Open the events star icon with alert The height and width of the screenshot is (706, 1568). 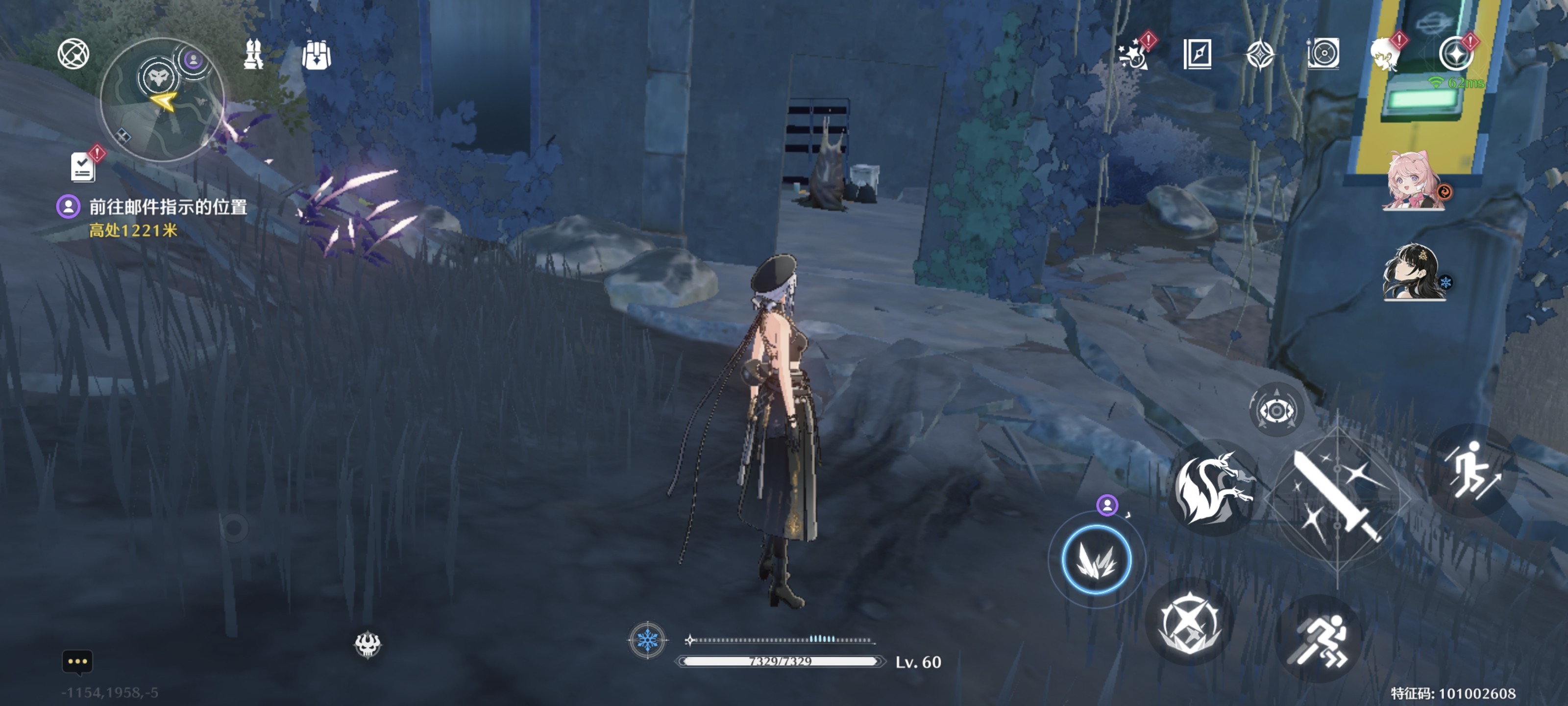tap(1134, 54)
